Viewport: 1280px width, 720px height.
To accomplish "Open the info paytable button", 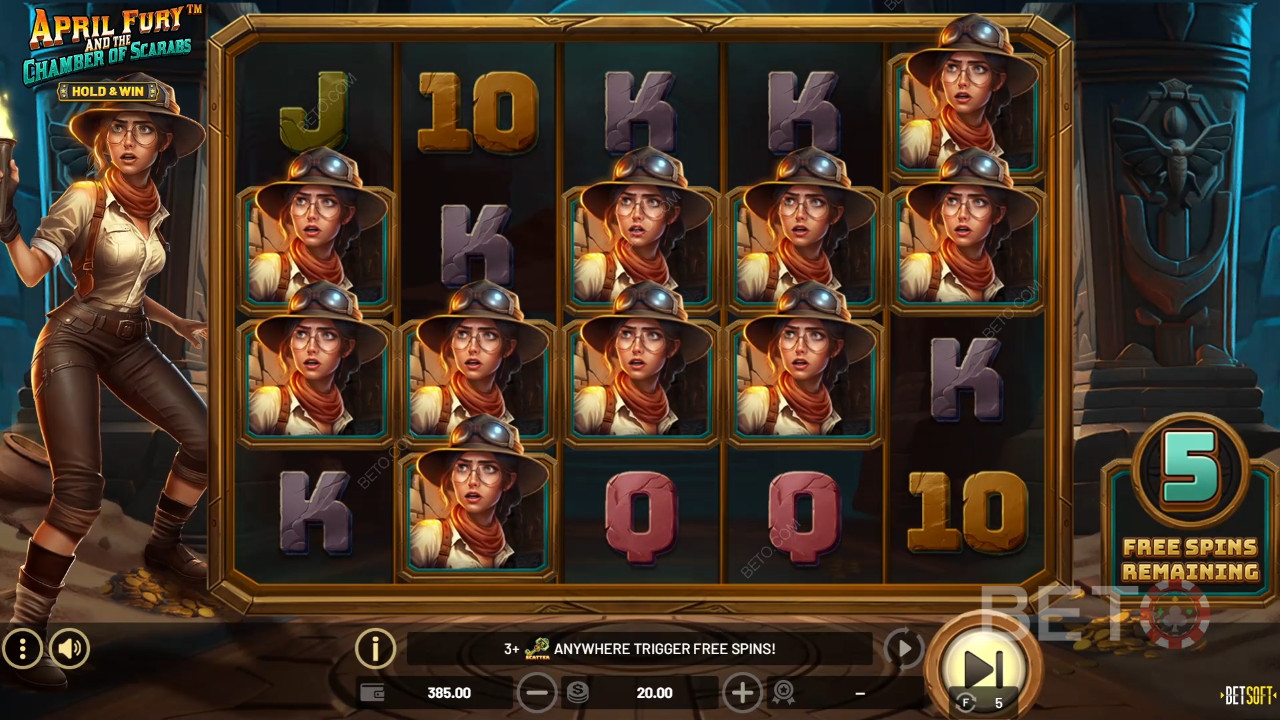I will click(375, 650).
